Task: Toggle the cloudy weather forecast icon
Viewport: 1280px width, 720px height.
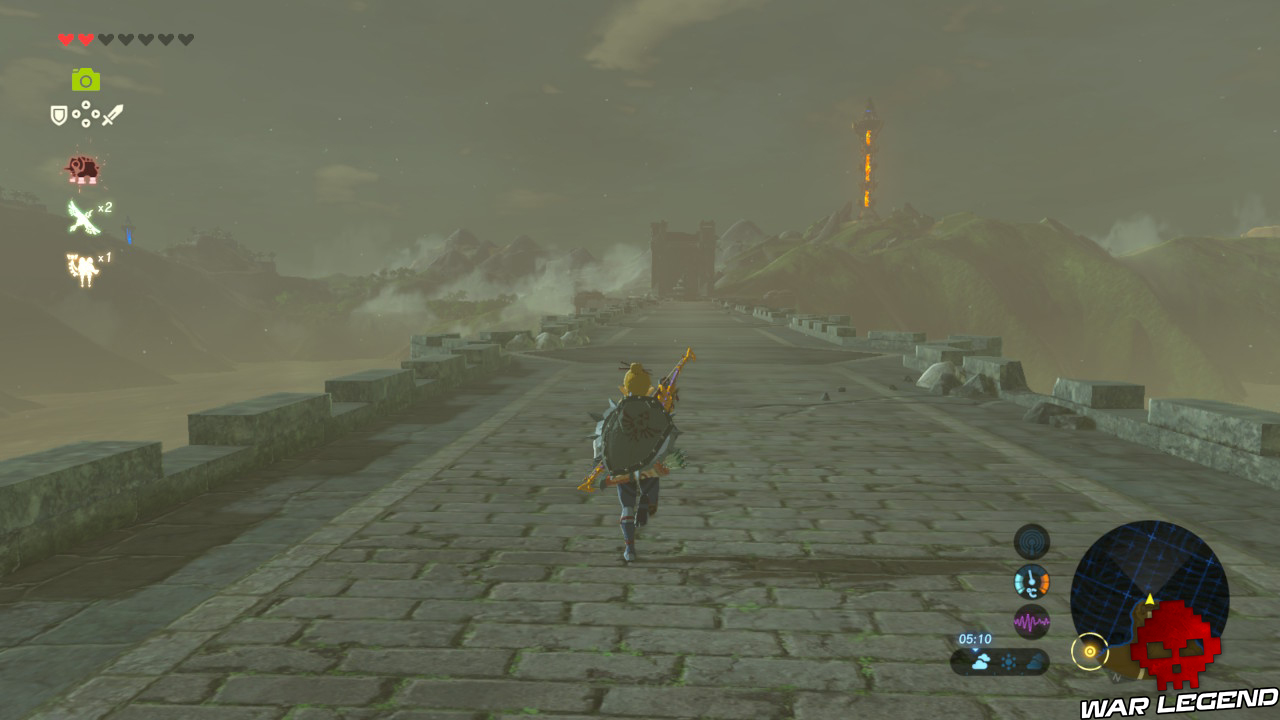Action: pyautogui.click(x=1036, y=661)
